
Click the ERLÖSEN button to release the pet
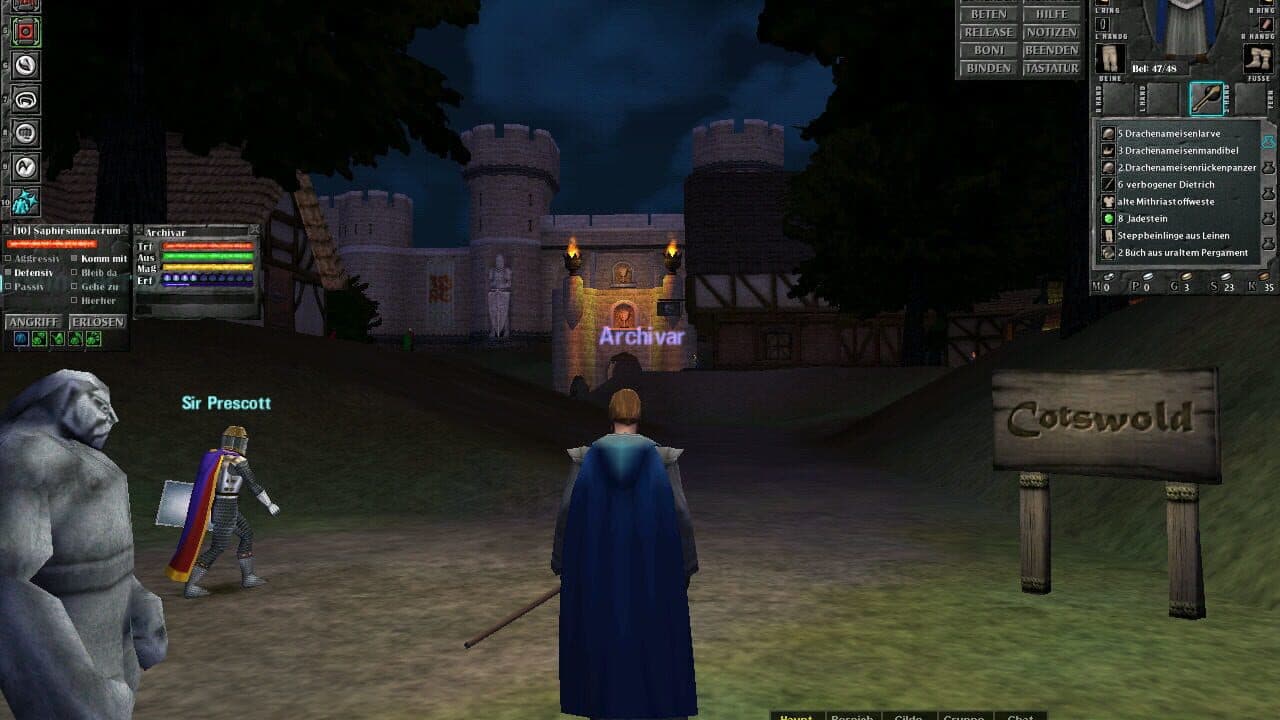98,321
